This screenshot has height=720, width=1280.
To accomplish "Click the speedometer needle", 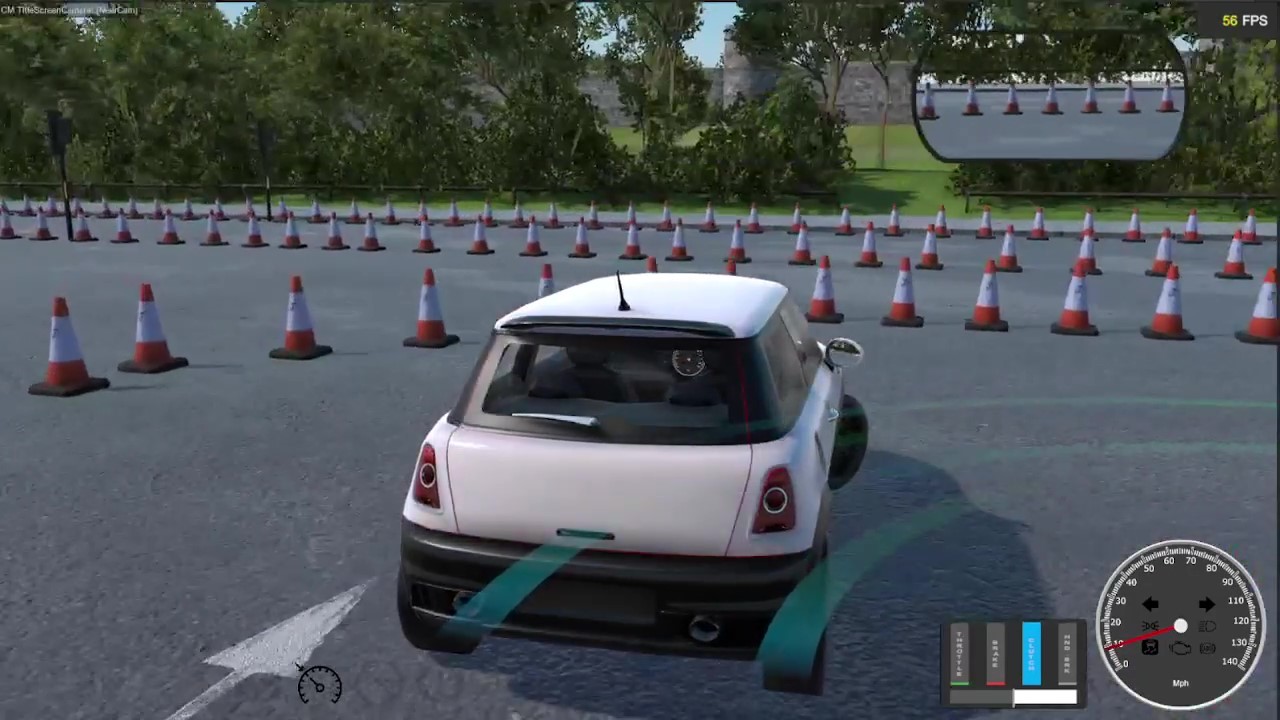I will [1140, 637].
